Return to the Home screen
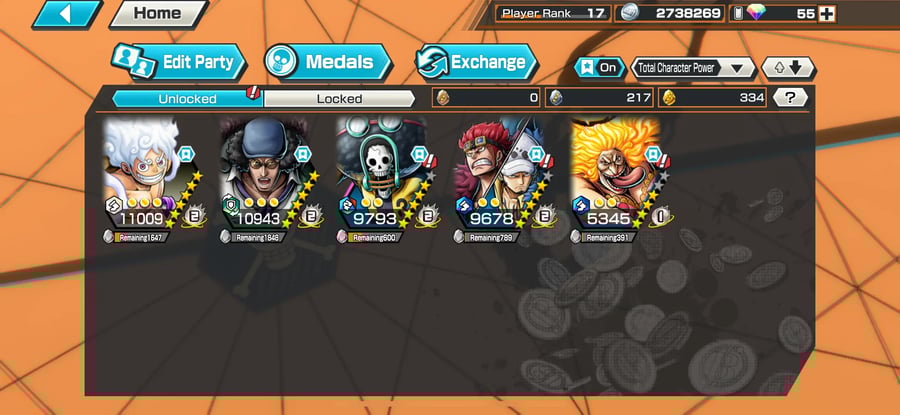Image resolution: width=900 pixels, height=415 pixels. pos(157,14)
